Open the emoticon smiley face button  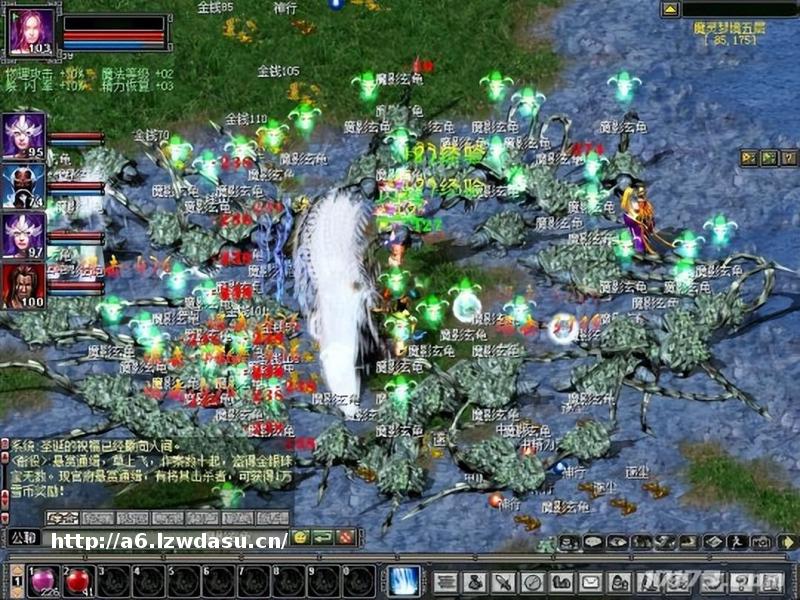click(300, 538)
